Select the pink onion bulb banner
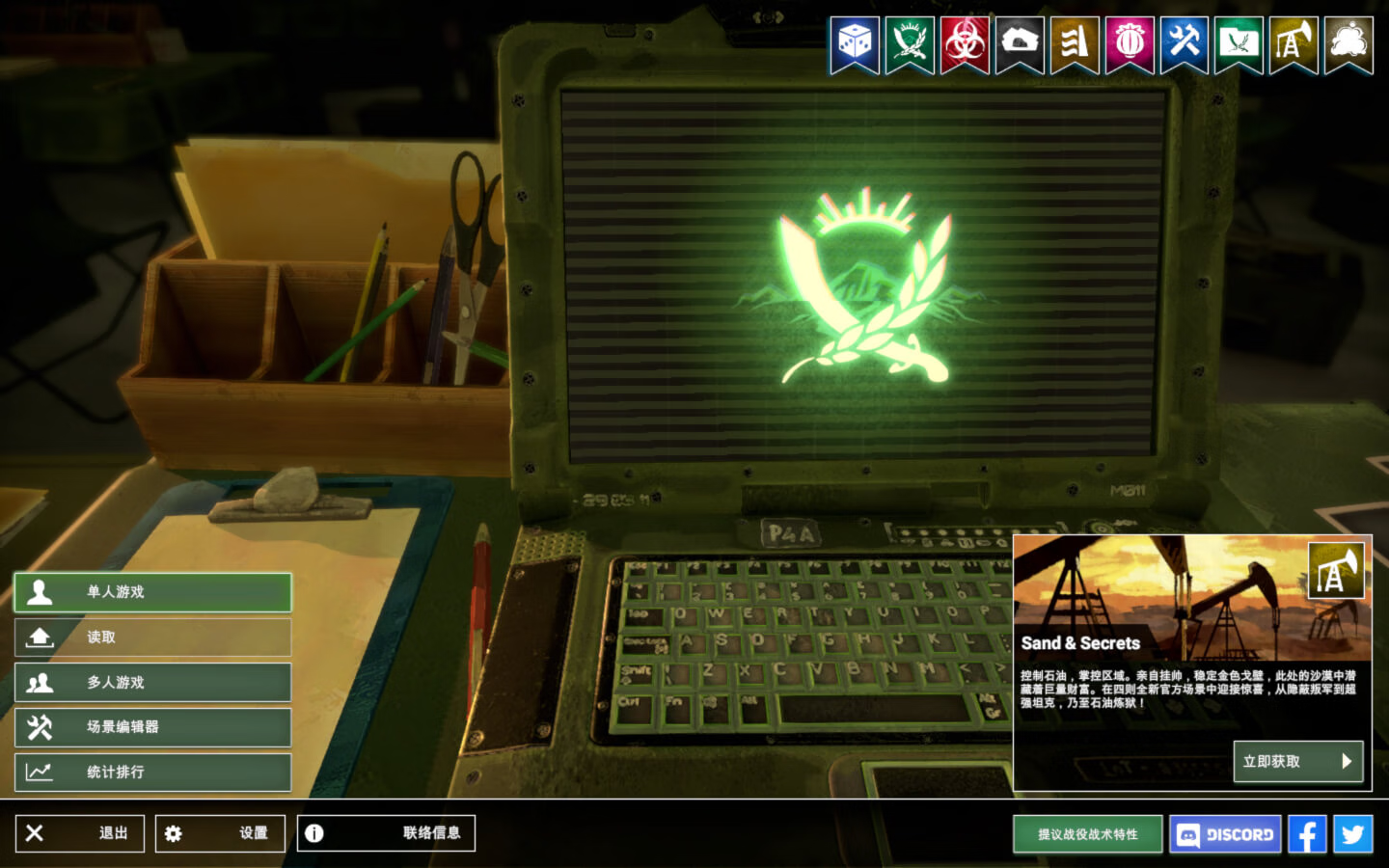Viewport: 1389px width, 868px height. [1130, 43]
